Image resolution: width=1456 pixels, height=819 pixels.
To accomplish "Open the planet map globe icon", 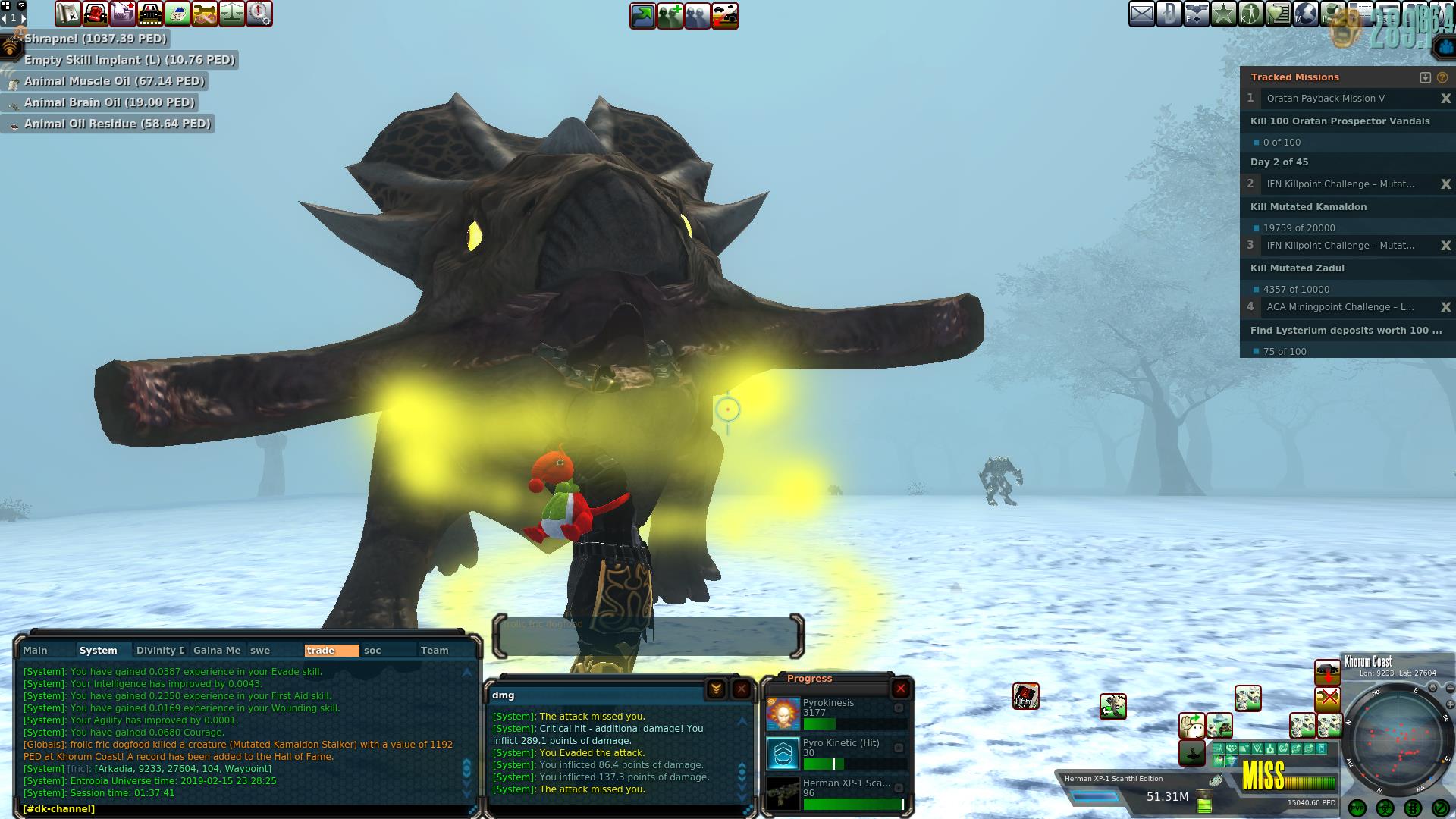I will pos(1305,14).
